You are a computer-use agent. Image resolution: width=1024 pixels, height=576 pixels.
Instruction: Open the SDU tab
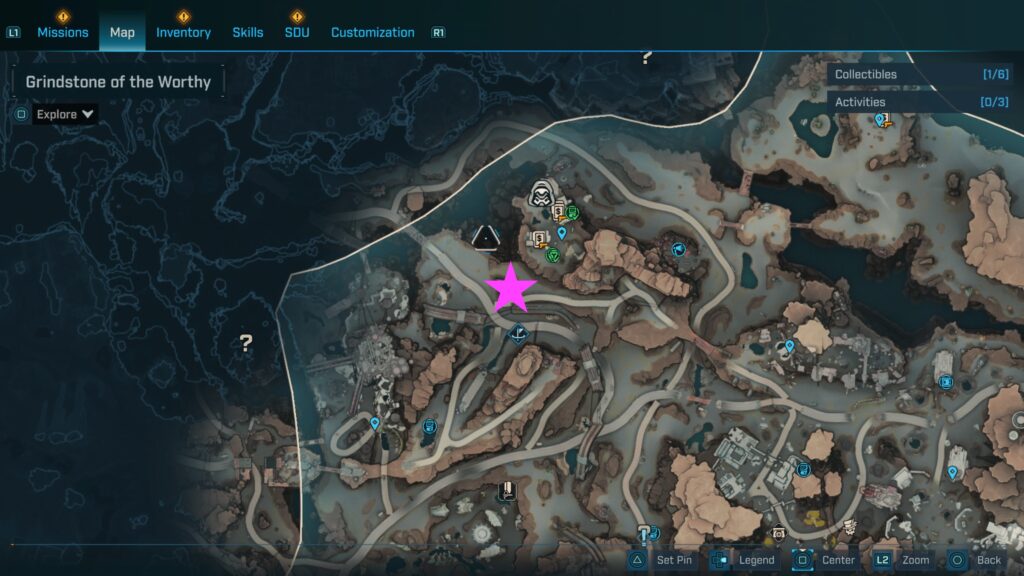297,32
